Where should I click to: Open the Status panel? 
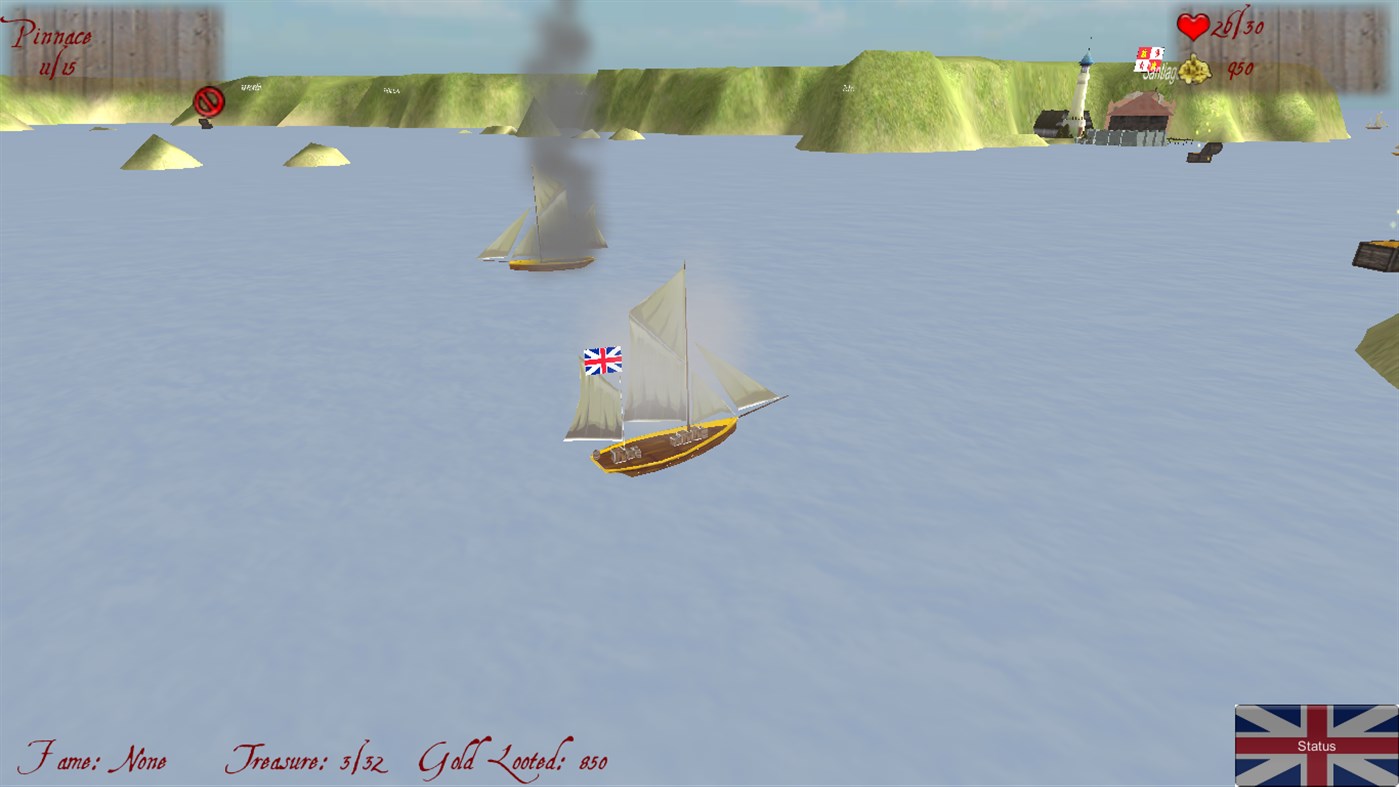pos(1316,745)
